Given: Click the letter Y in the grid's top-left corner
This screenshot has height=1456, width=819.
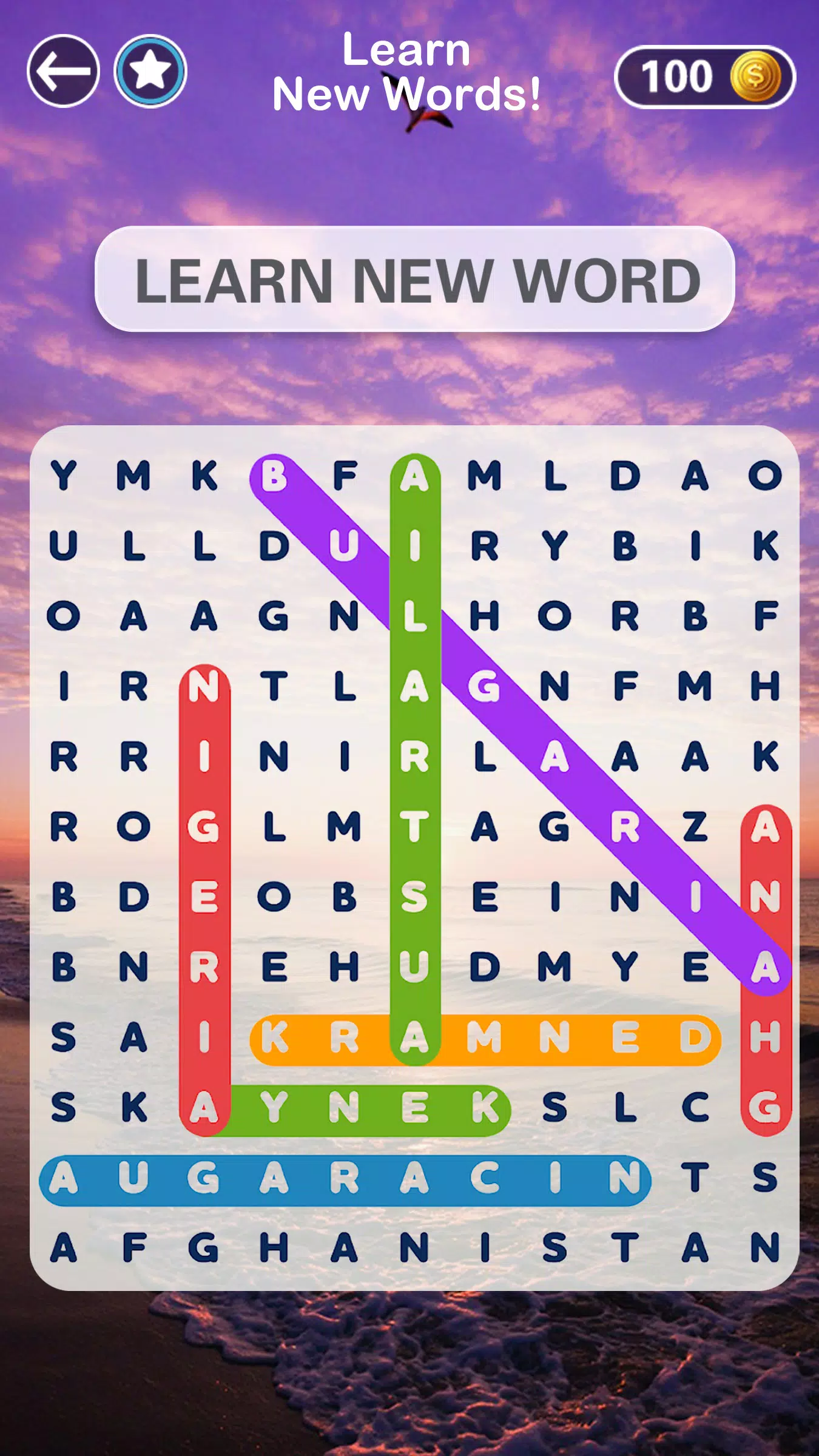Looking at the screenshot, I should tap(62, 477).
